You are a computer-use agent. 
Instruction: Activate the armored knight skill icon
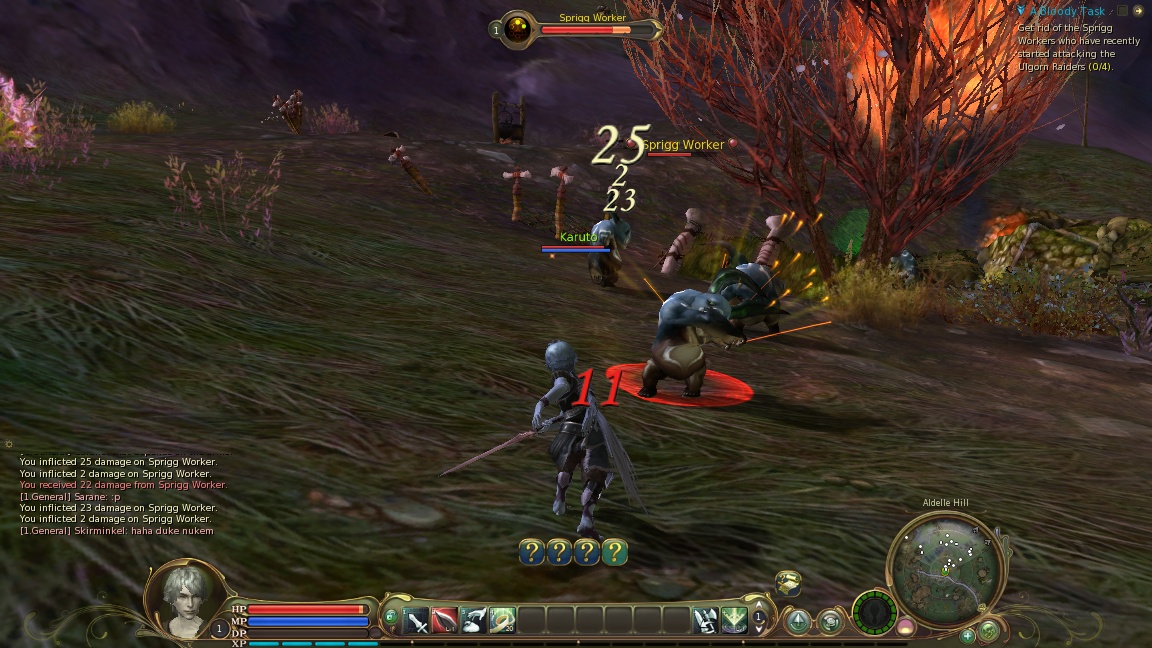pos(706,620)
